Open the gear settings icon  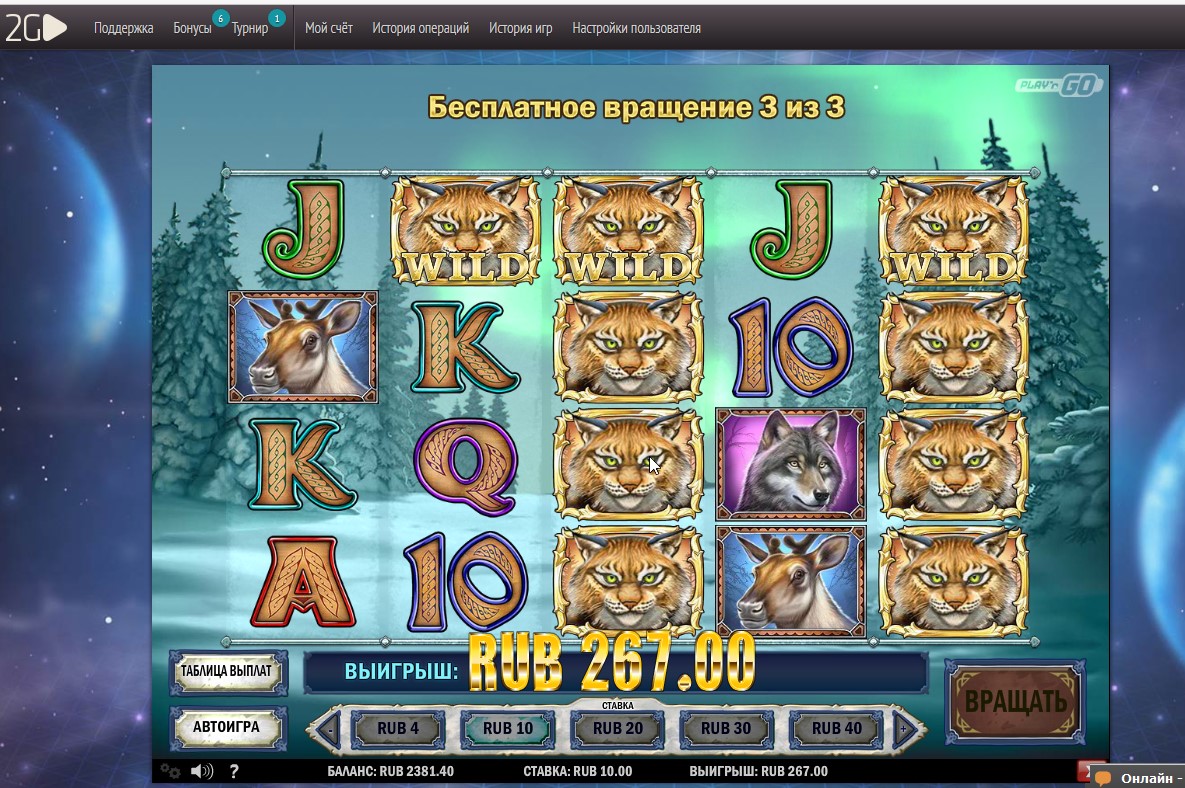tap(170, 771)
